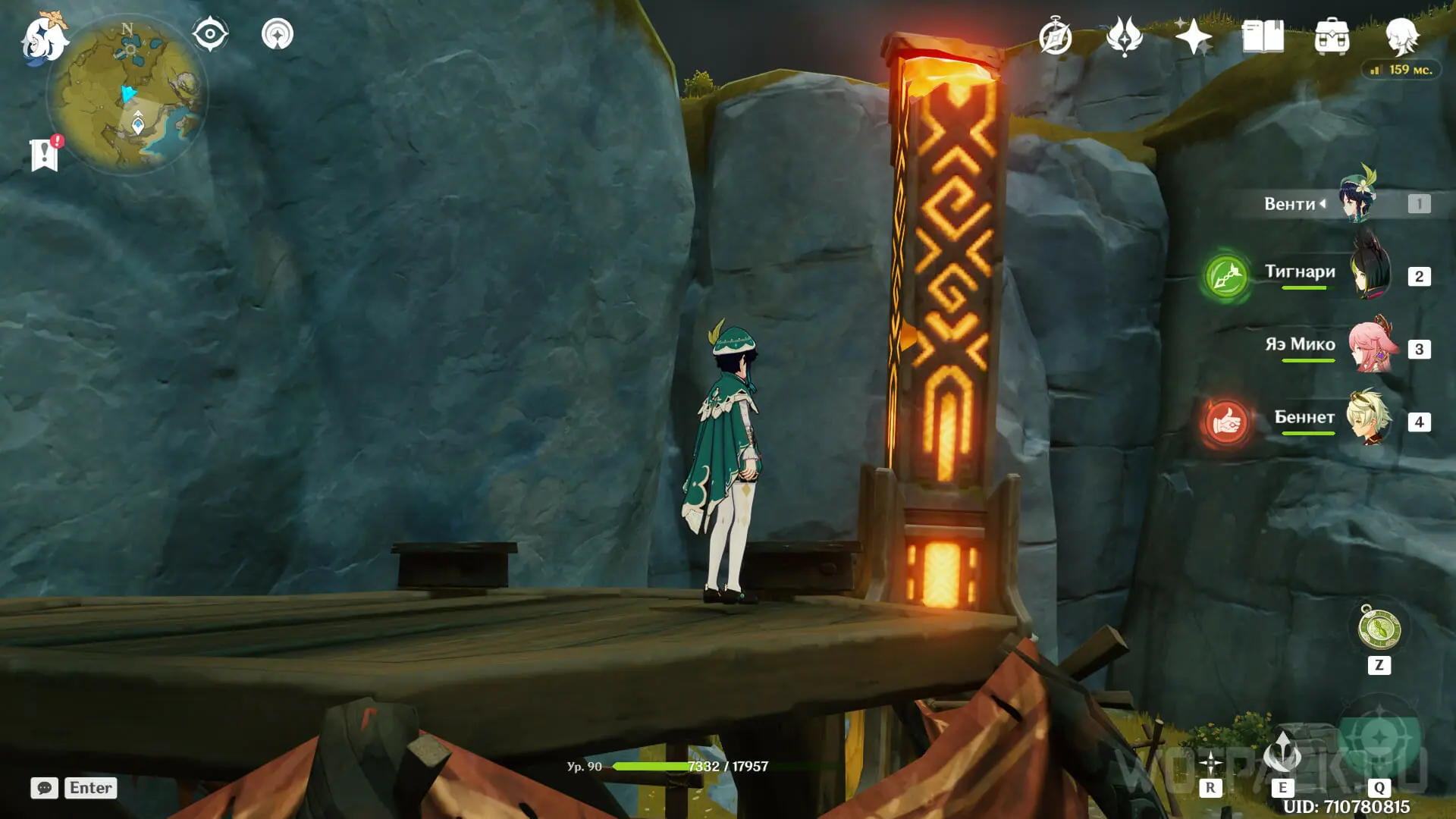Open the inventory backpack

tap(1332, 36)
